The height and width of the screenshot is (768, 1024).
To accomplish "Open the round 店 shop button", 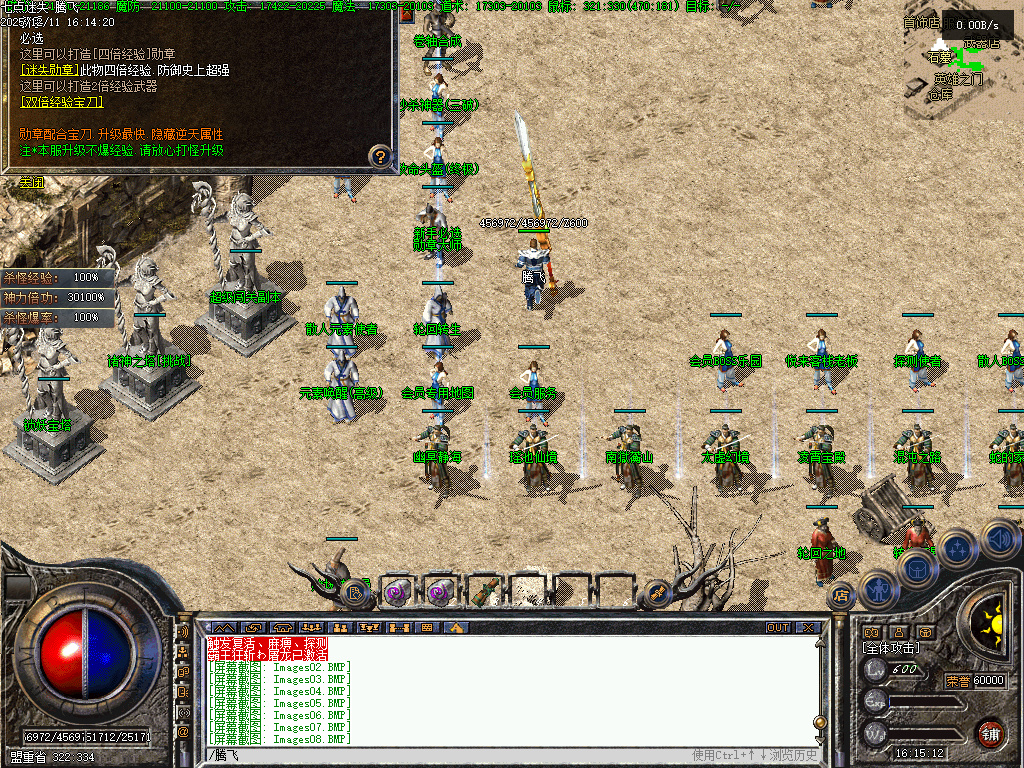I will tap(841, 595).
